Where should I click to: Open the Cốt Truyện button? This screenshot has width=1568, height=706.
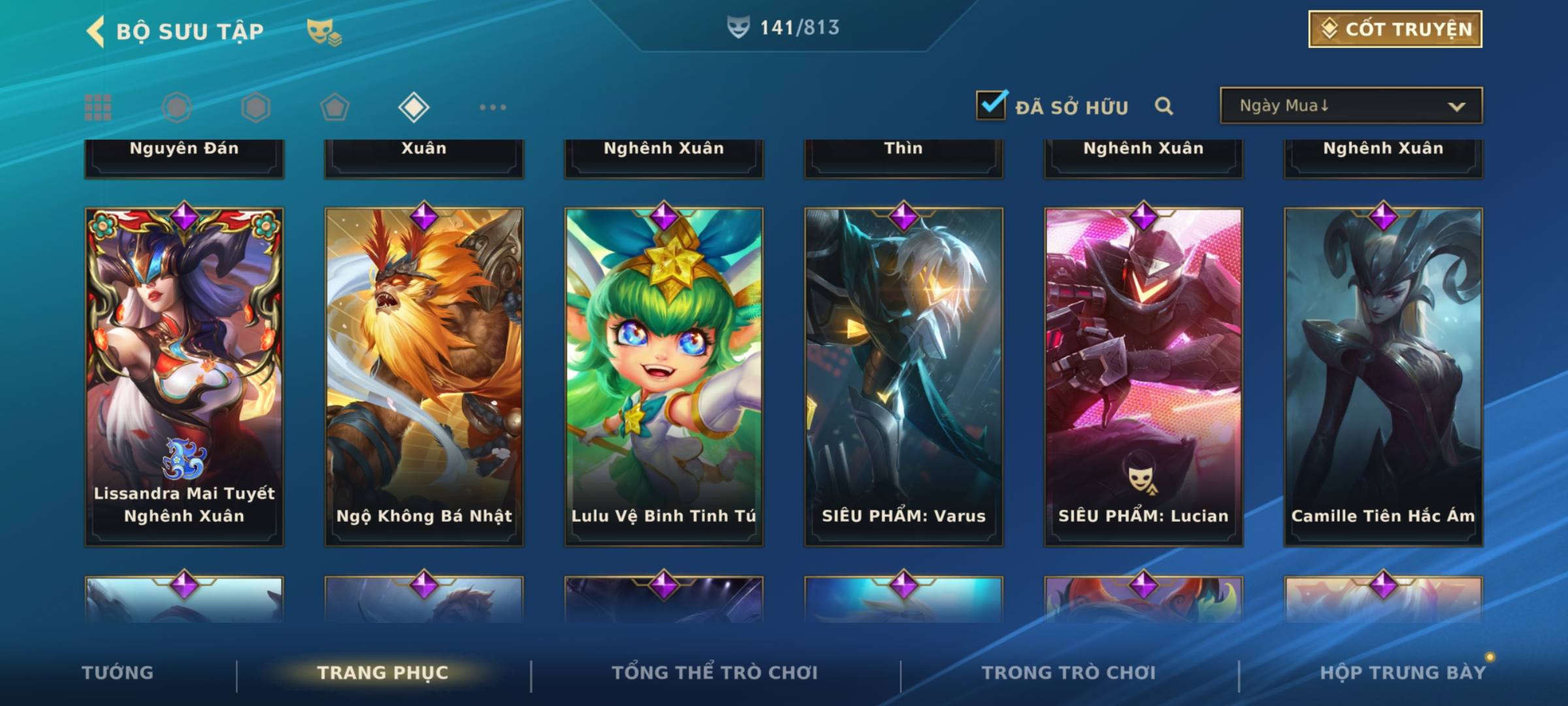(x=1395, y=29)
